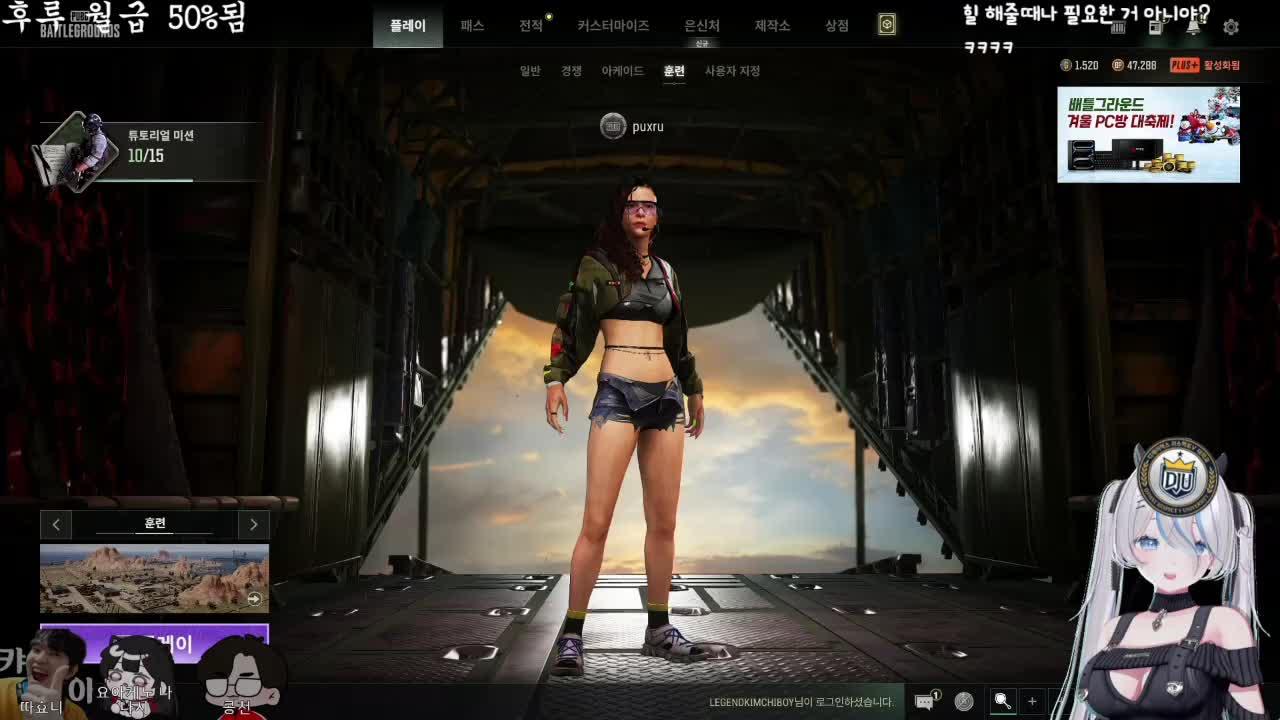The width and height of the screenshot is (1280, 720).
Task: Expand the next training map with right arrow
Action: [253, 524]
